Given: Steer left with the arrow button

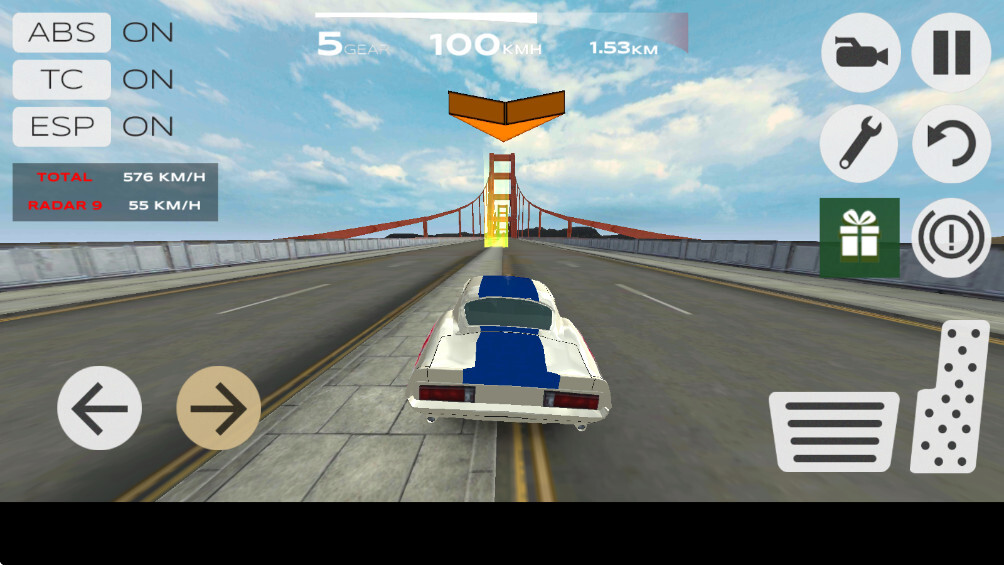Looking at the screenshot, I should (x=99, y=408).
